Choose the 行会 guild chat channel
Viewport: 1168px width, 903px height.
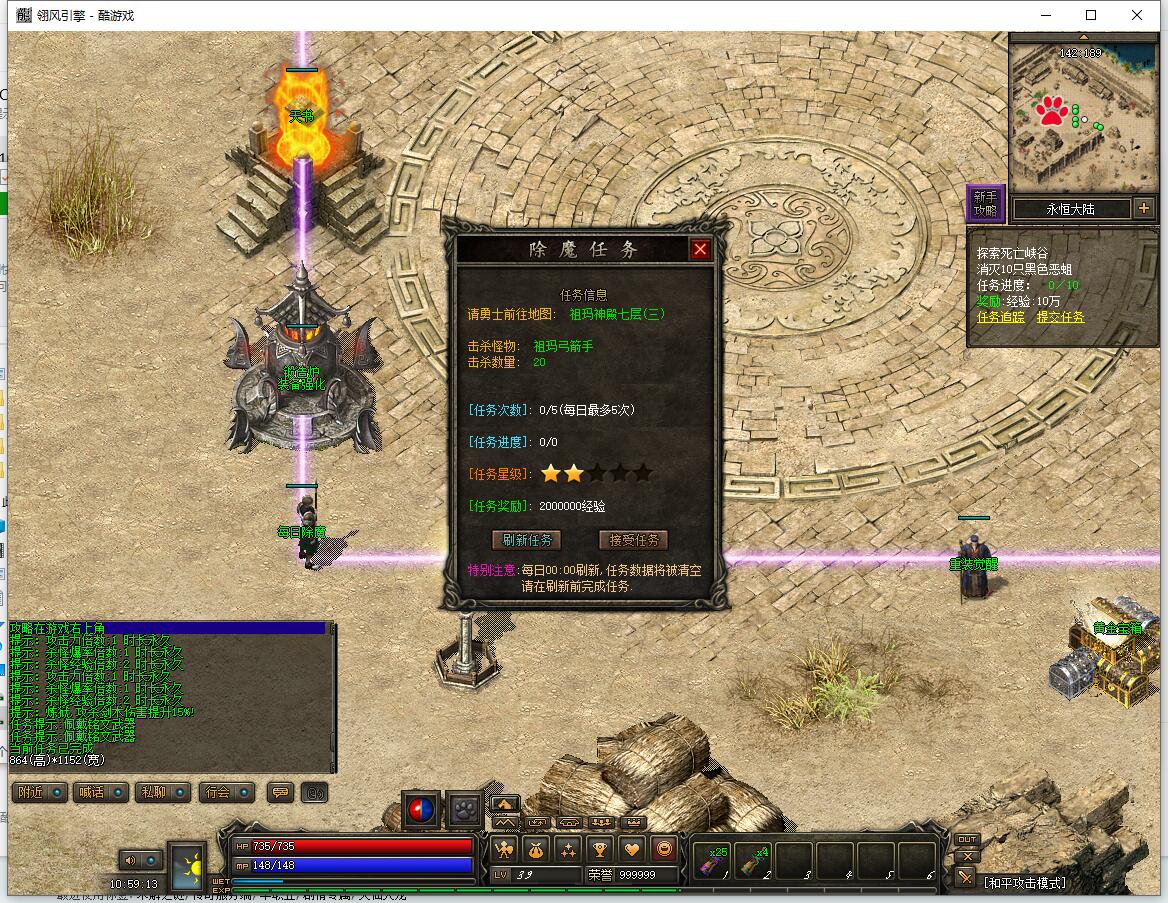tap(226, 792)
